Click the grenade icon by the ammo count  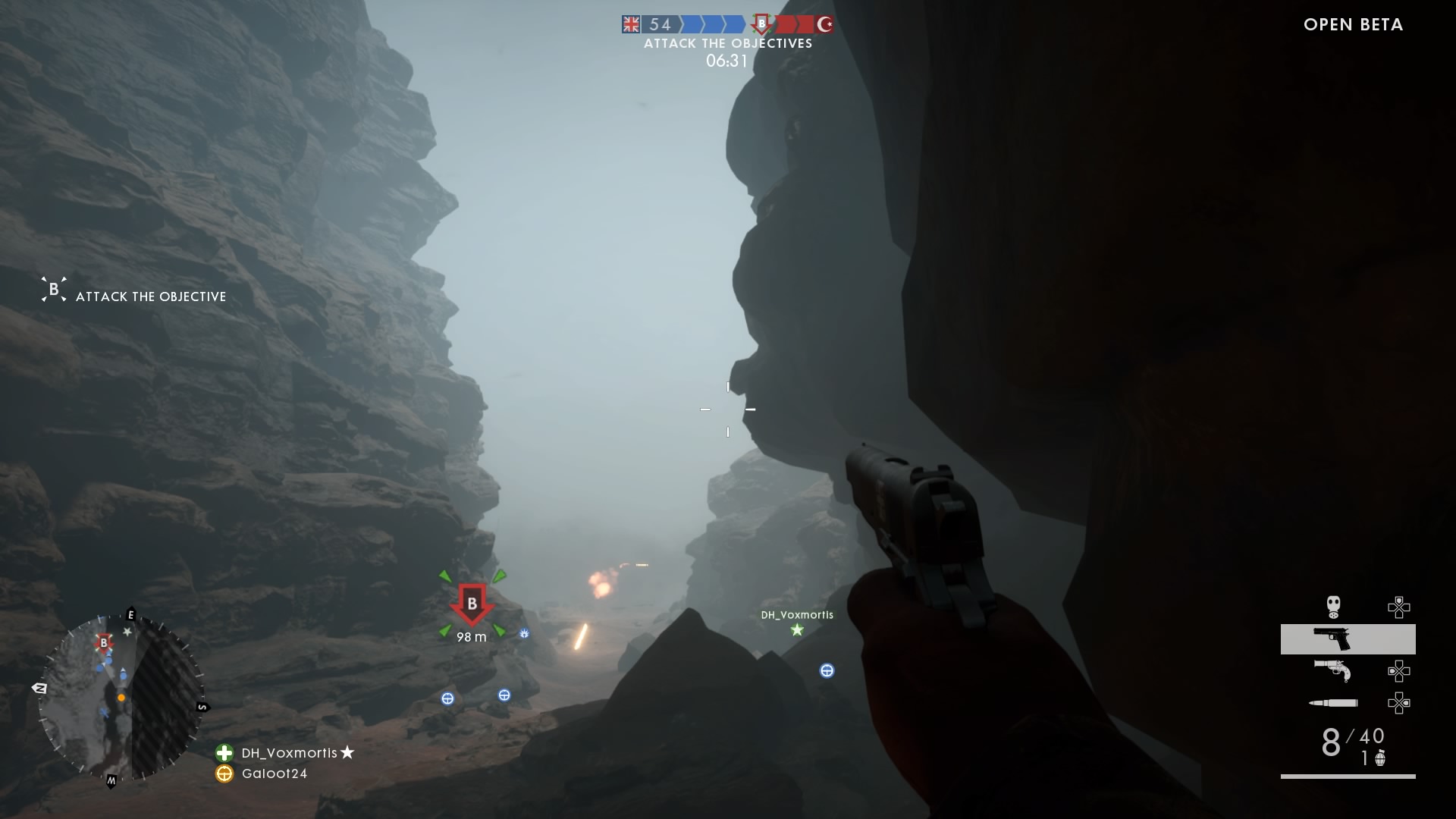click(x=1380, y=758)
